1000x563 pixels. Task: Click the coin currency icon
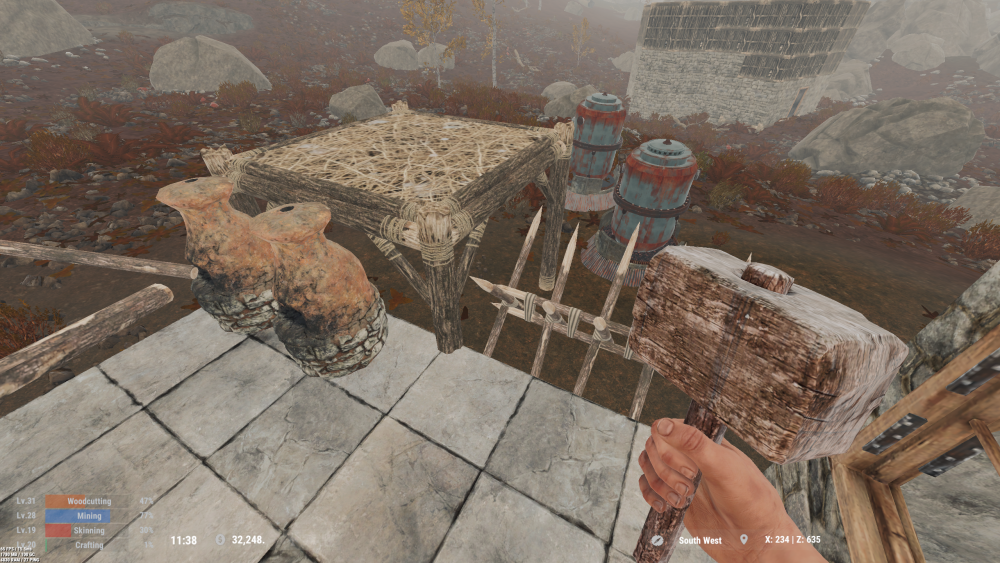point(221,540)
